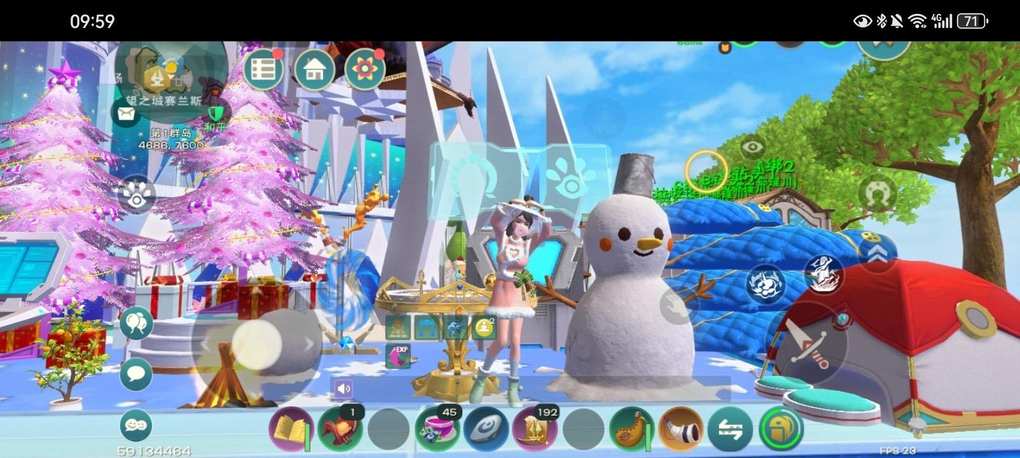Select the blue disc hotbar item
The width and height of the screenshot is (1020, 458).
tap(486, 429)
